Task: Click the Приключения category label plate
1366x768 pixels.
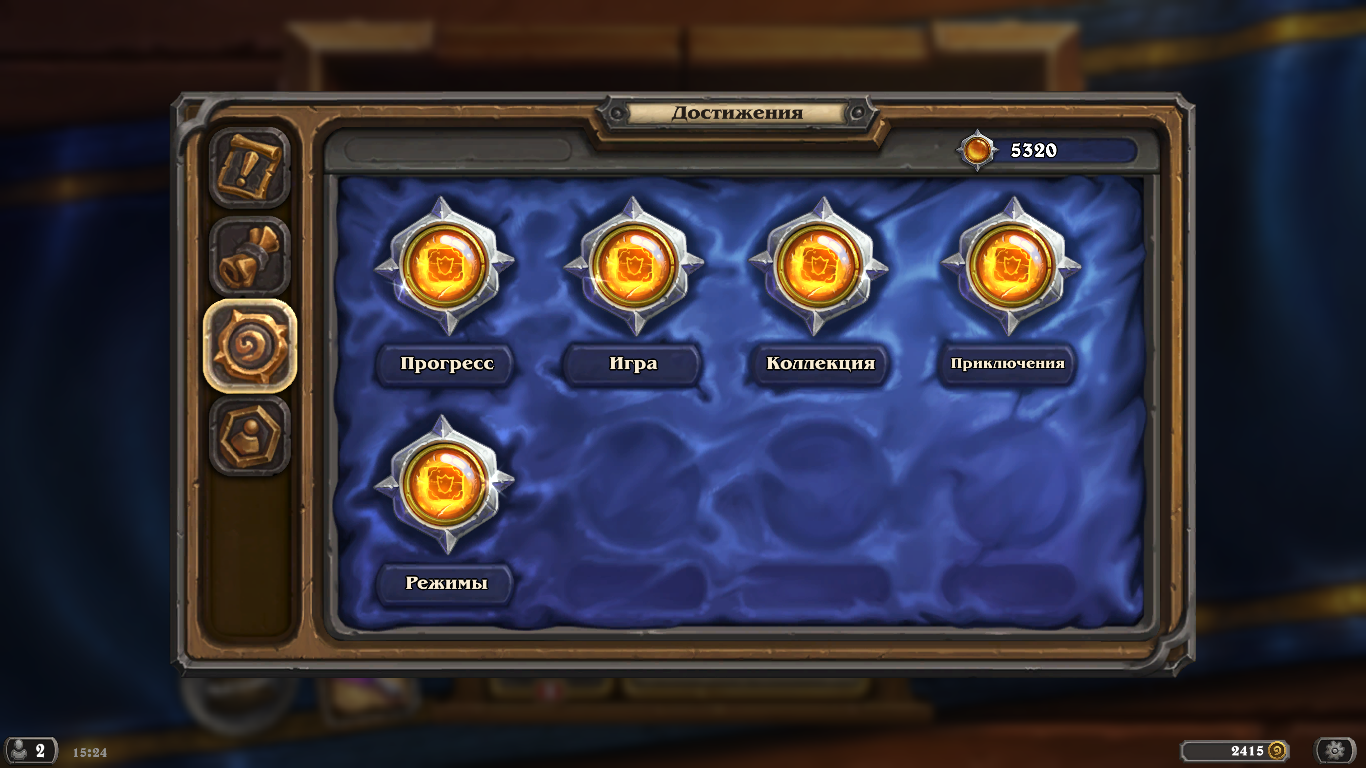Action: (x=1008, y=365)
